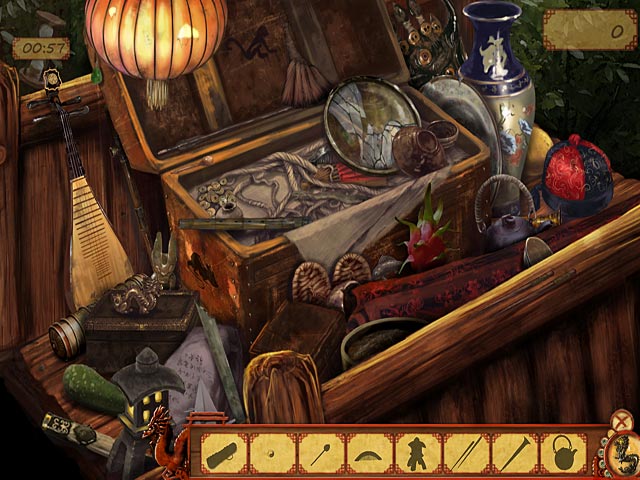
Task: Select the teapot silhouette slot
Action: pyautogui.click(x=562, y=453)
